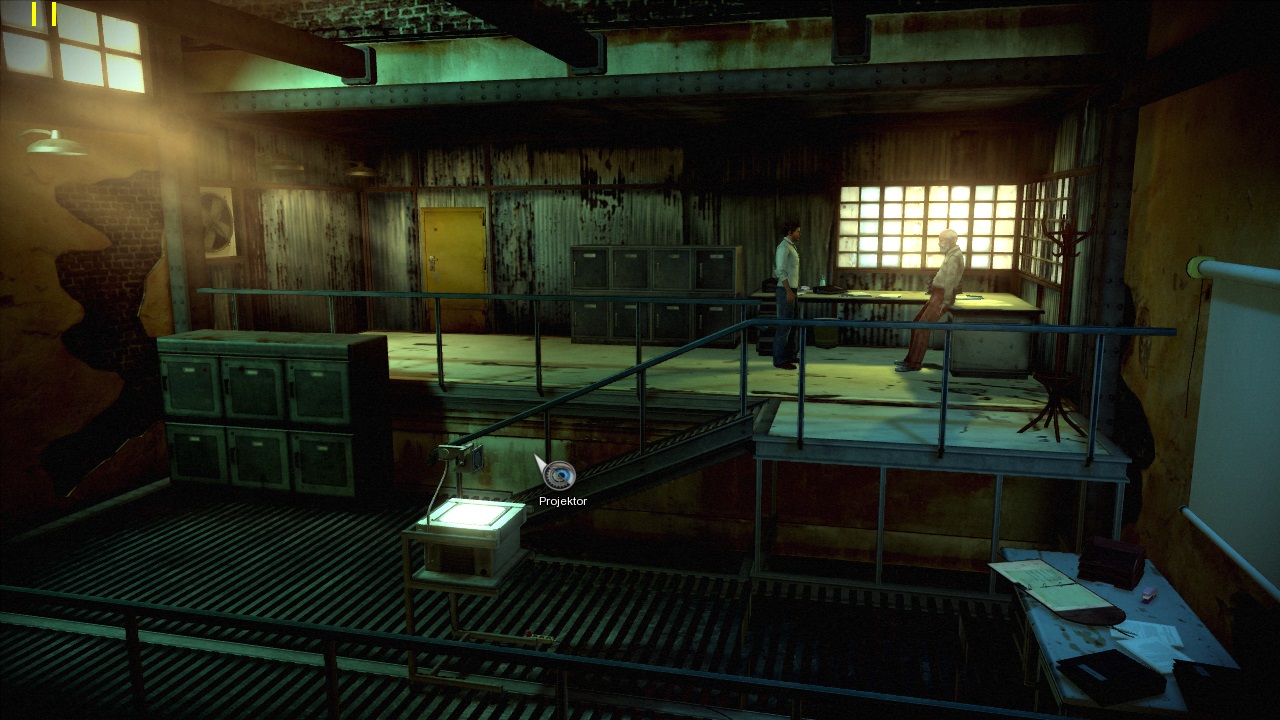Click the yellow pause bars icon
The width and height of the screenshot is (1280, 720).
tap(44, 14)
